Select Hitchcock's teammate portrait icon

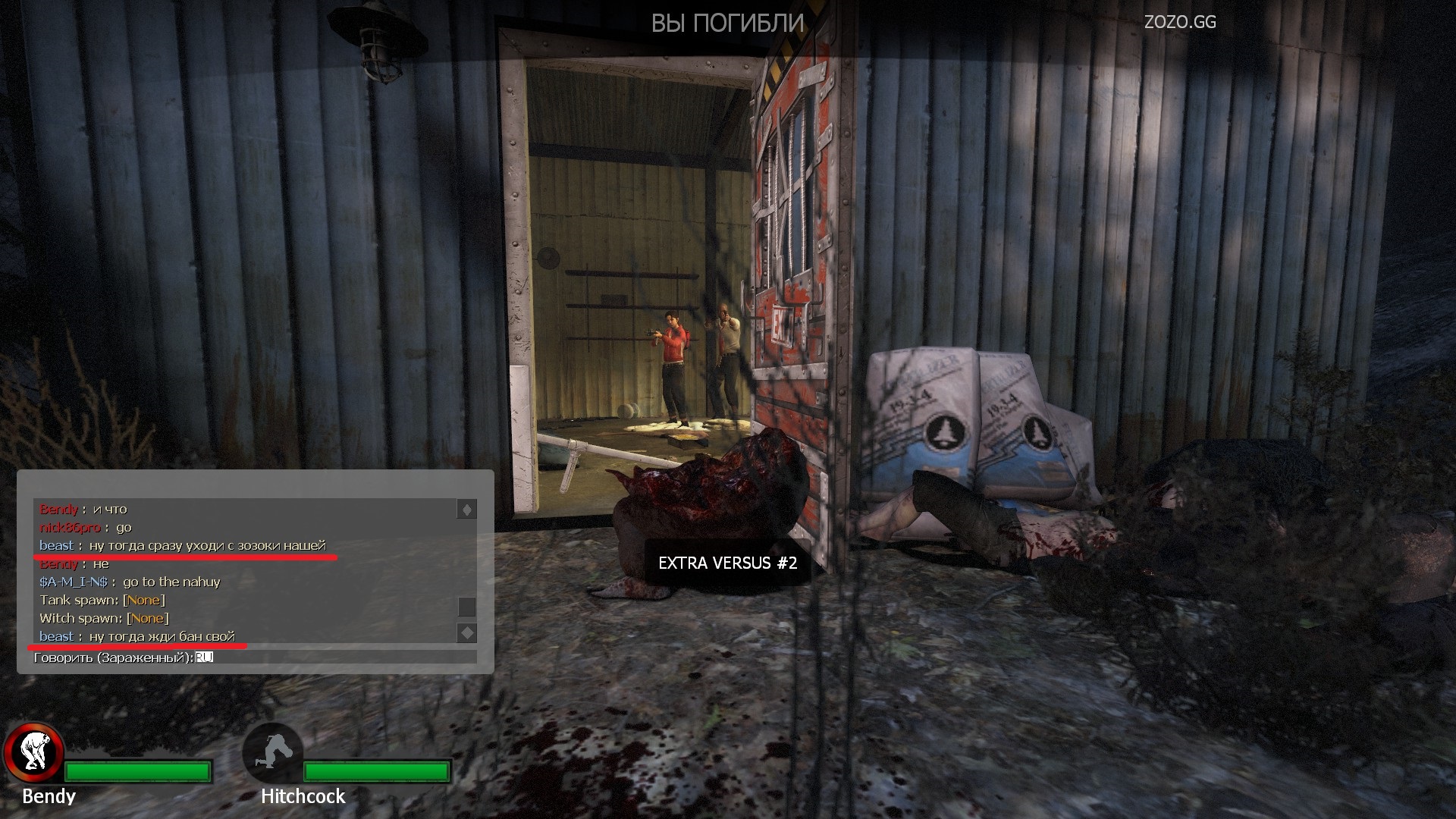(x=272, y=752)
